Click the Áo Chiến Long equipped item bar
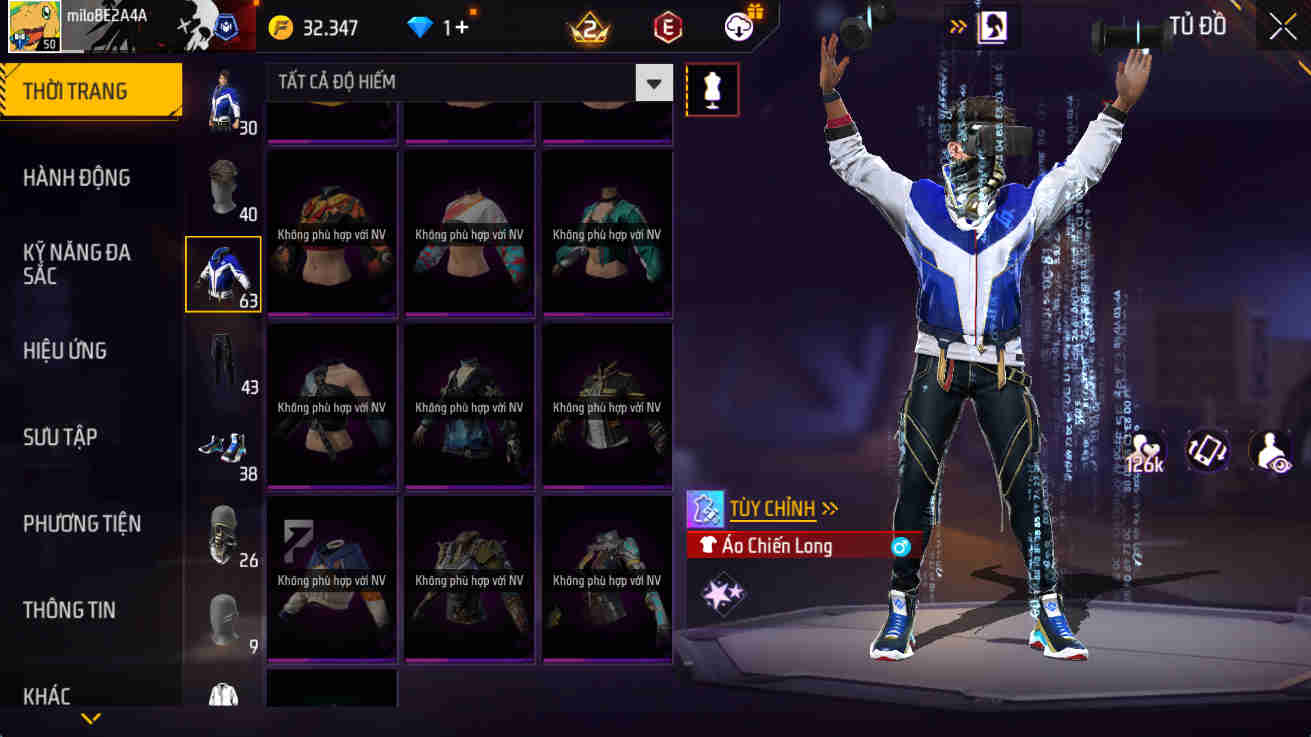Viewport: 1311px width, 737px height. (x=790, y=545)
